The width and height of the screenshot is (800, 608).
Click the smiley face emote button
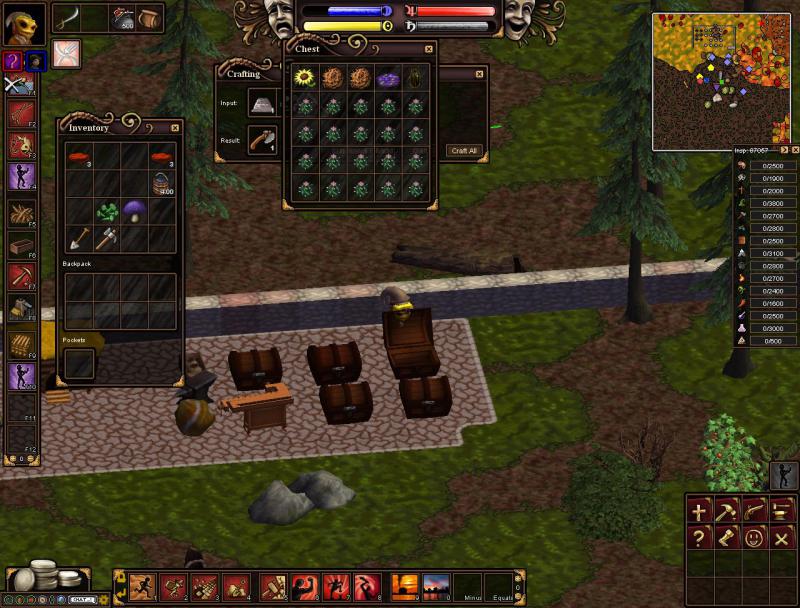tap(753, 537)
